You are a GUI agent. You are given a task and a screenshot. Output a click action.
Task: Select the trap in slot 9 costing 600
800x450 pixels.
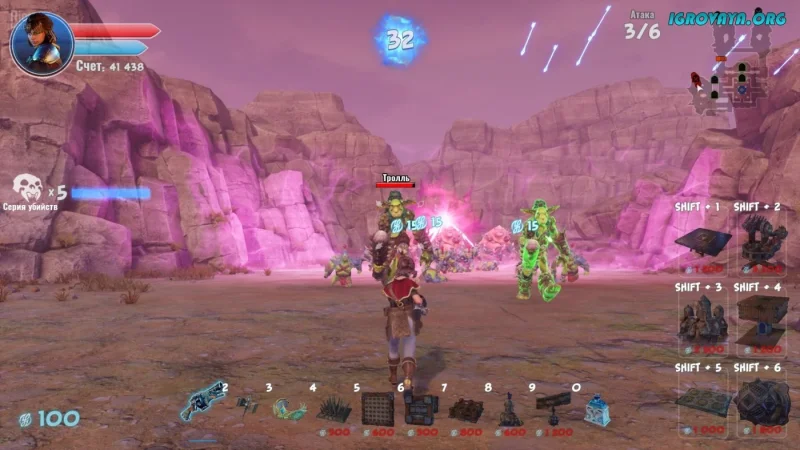tap(509, 410)
